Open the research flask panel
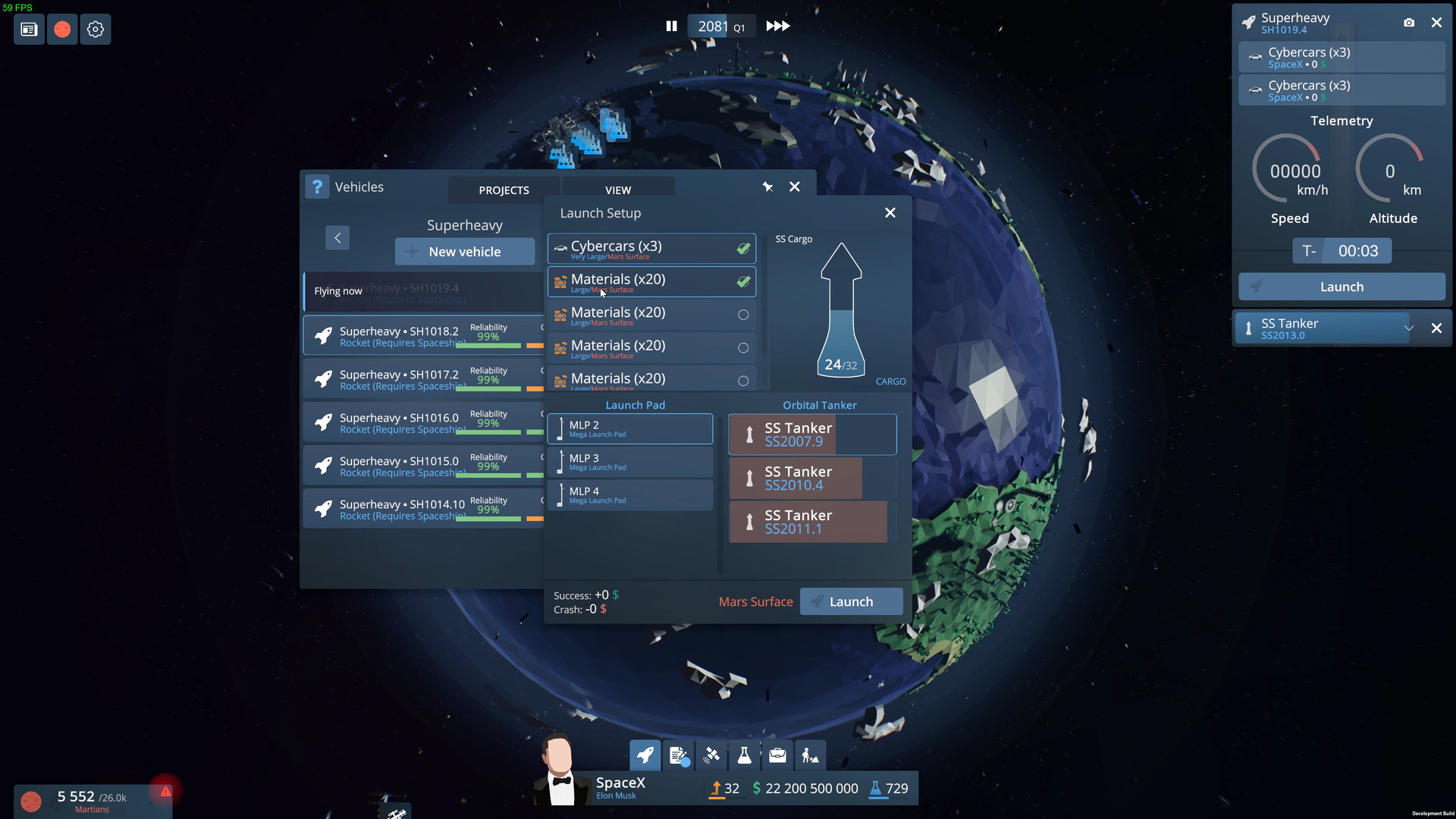 (x=744, y=755)
